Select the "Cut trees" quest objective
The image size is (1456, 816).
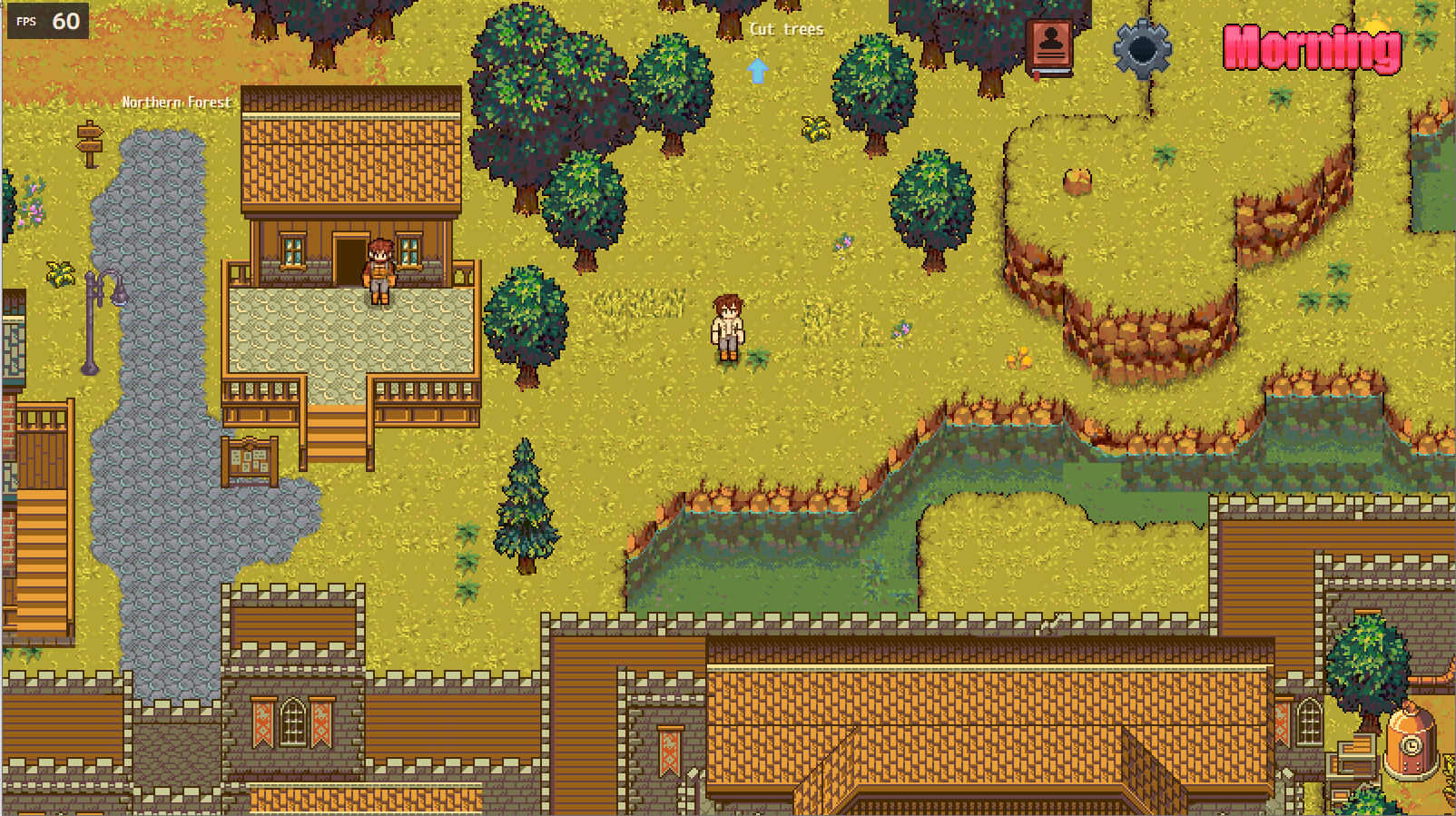[x=786, y=29]
